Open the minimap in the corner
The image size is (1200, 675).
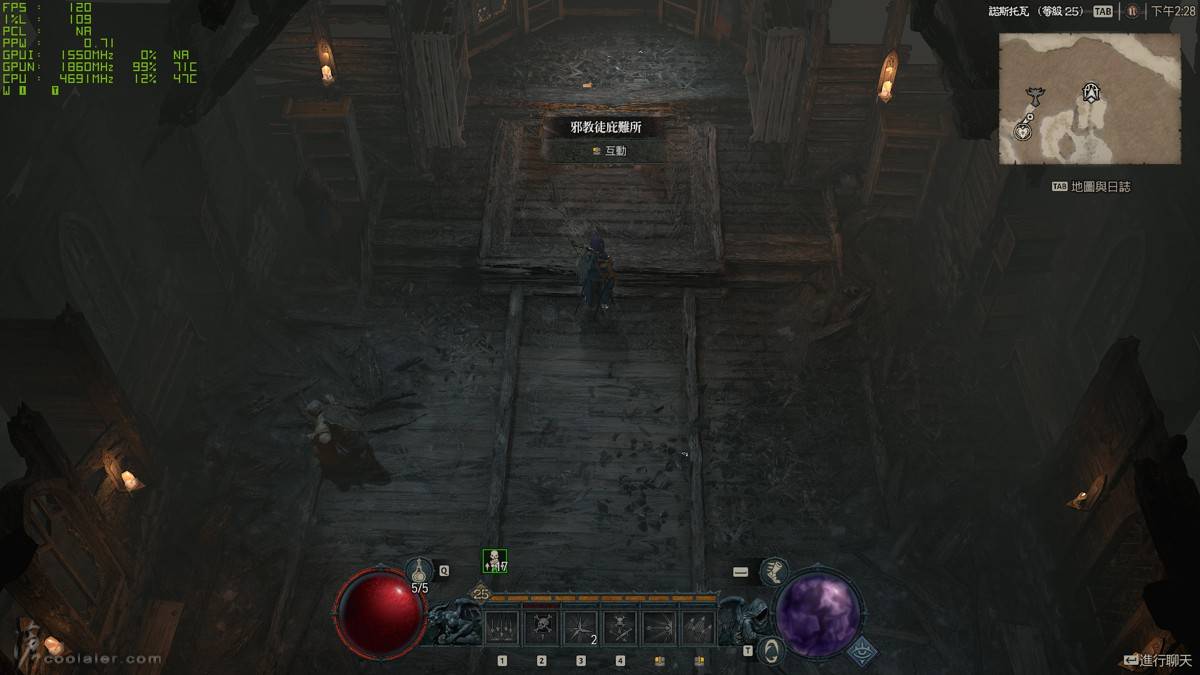coord(1089,99)
